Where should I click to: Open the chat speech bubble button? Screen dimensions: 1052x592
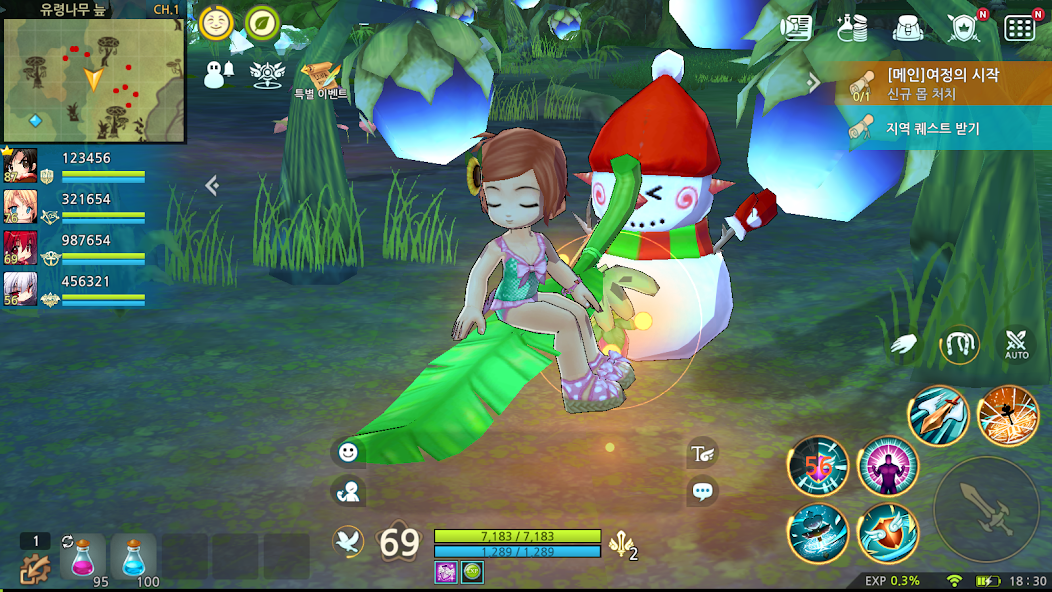(x=703, y=491)
